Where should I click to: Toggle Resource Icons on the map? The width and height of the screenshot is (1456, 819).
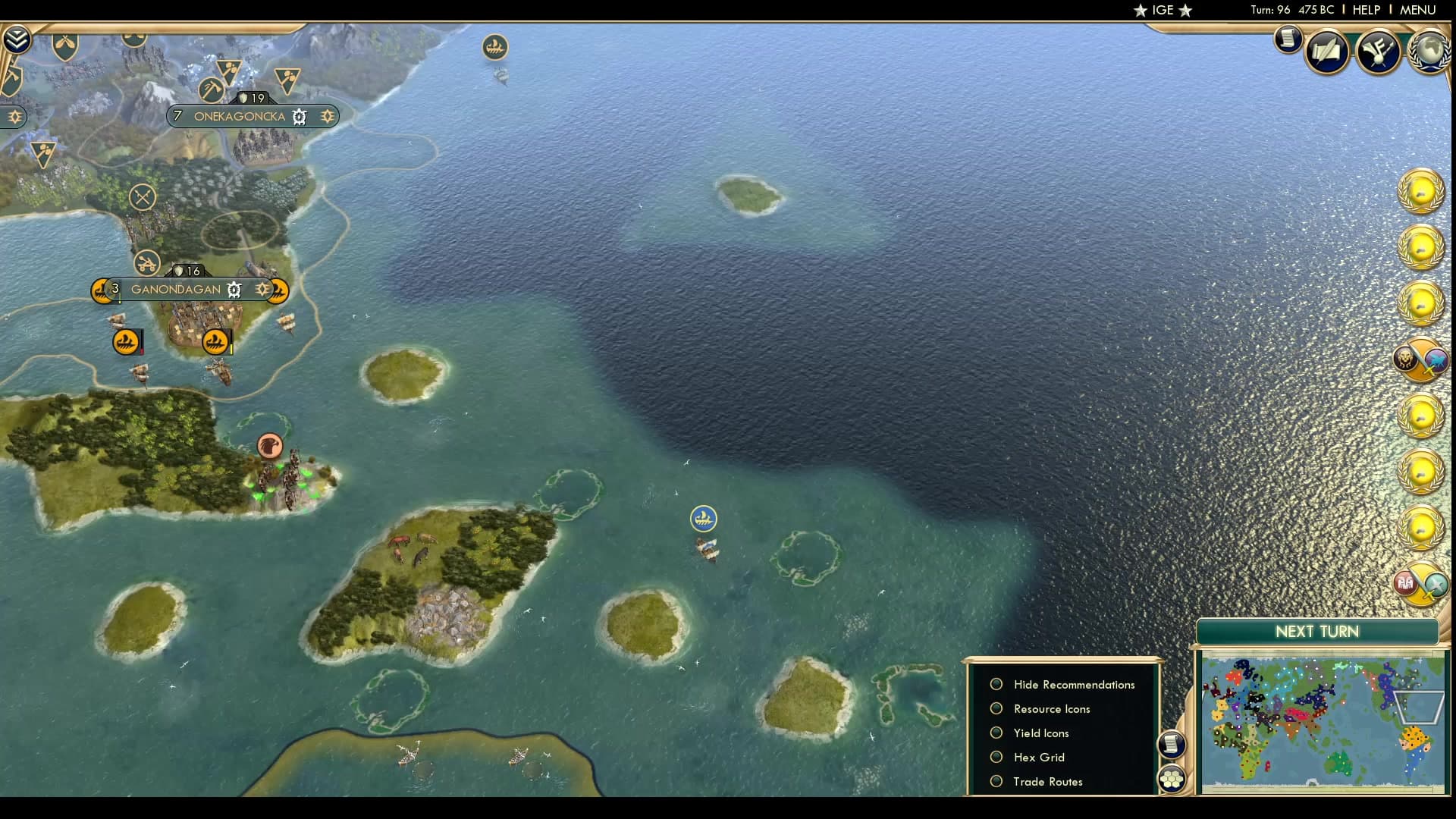pos(1051,708)
